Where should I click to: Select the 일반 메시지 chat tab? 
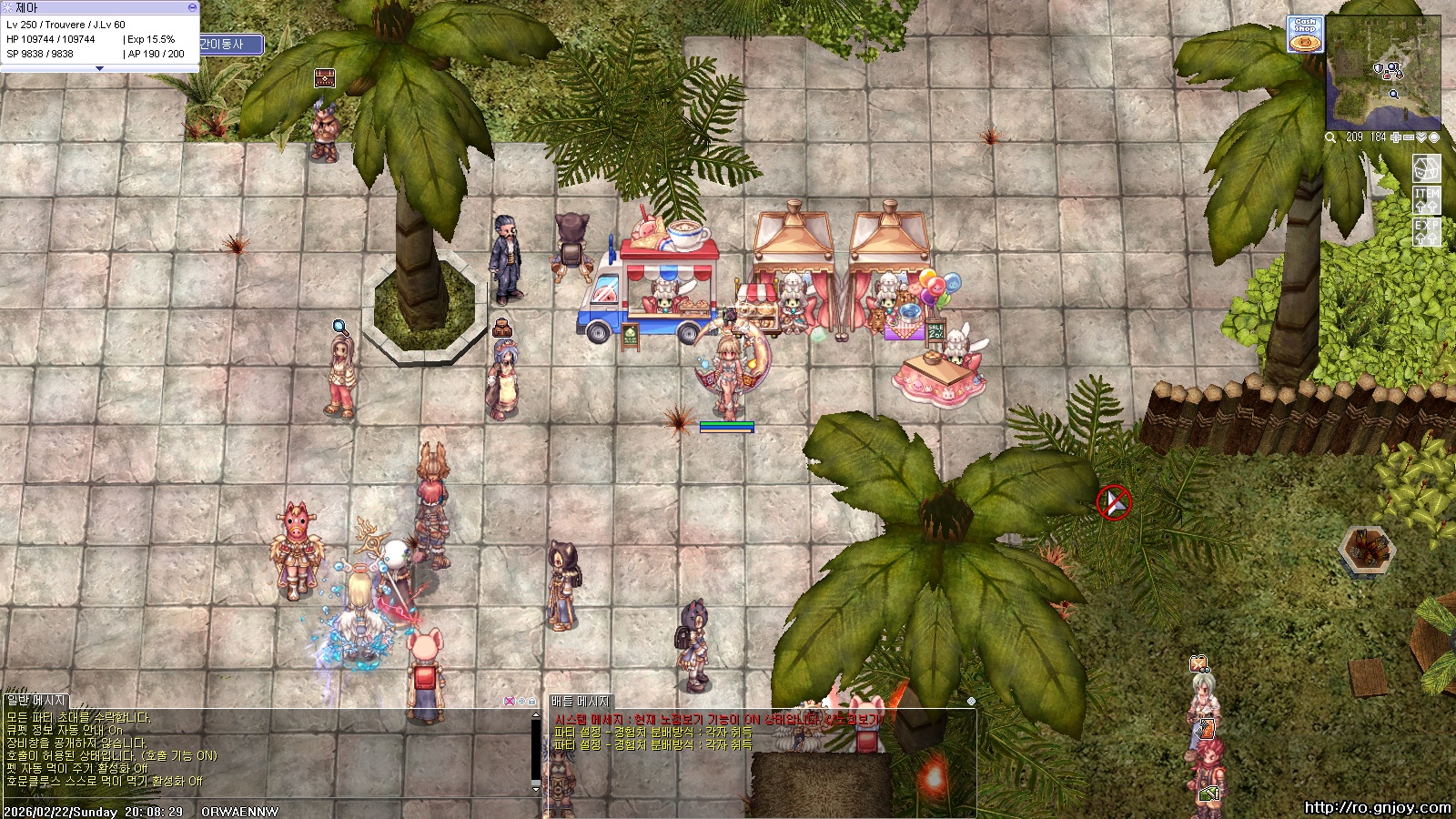click(x=36, y=701)
